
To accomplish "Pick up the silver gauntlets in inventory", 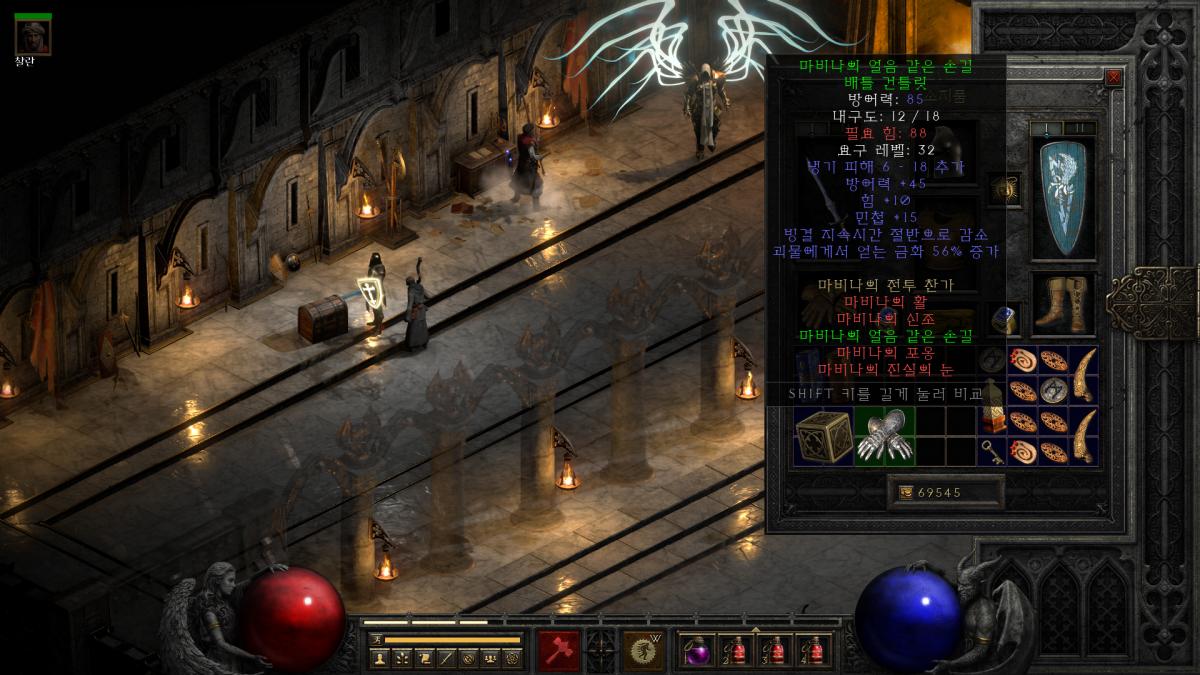I will pos(885,436).
